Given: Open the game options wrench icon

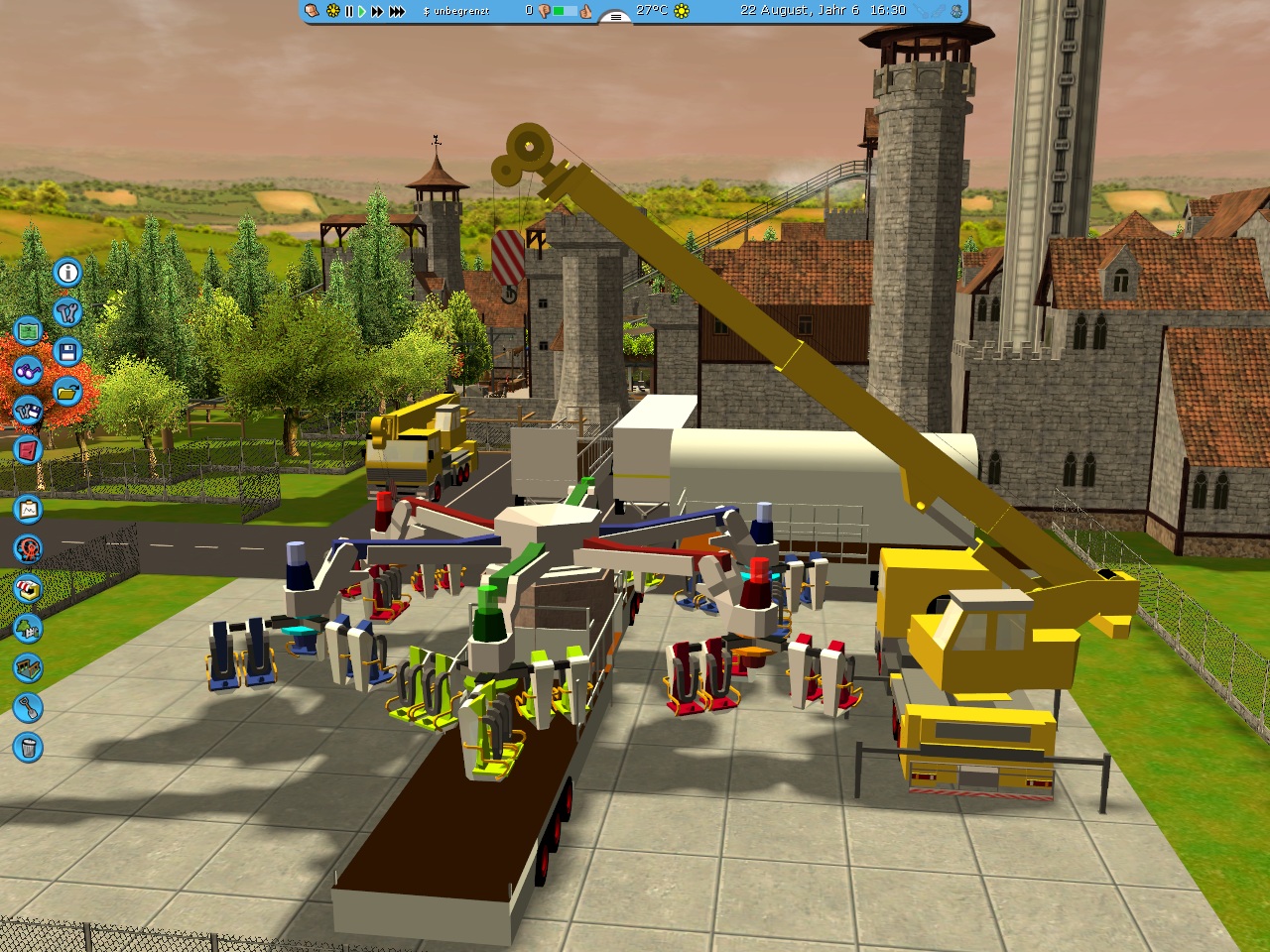Looking at the screenshot, I should tap(67, 312).
